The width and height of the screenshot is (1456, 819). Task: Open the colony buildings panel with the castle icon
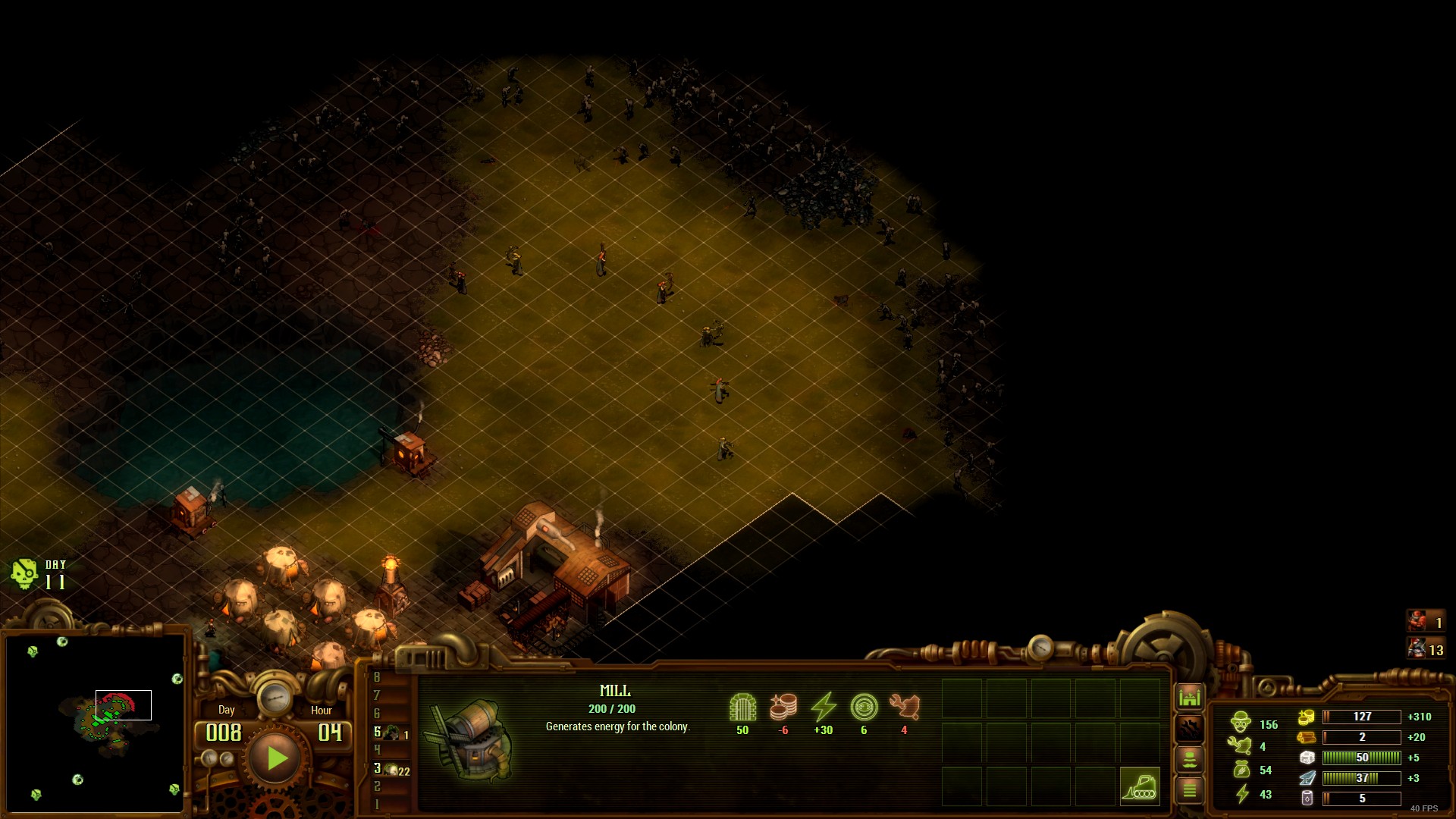tap(1189, 696)
